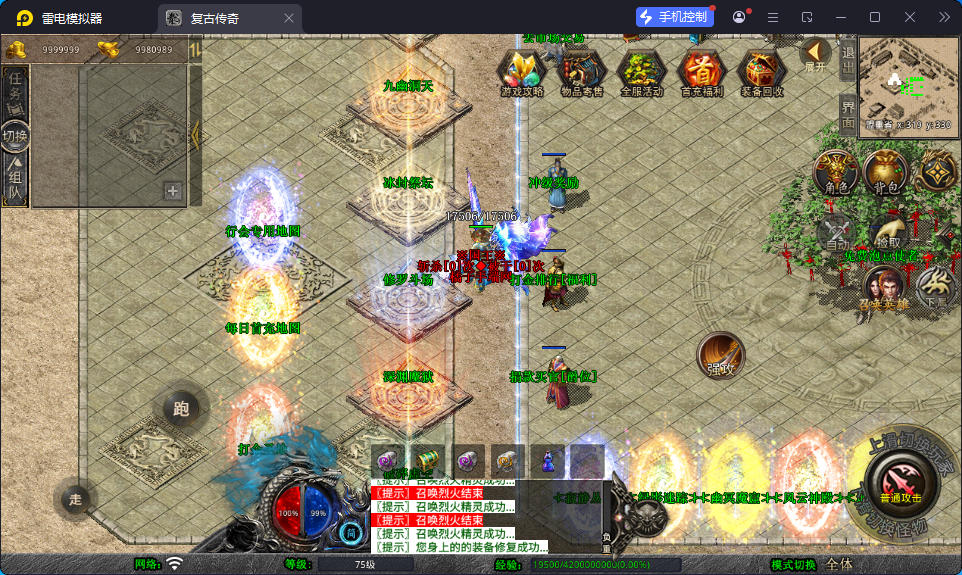Toggle the 展开 arrow for the top icons

pyautogui.click(x=816, y=54)
